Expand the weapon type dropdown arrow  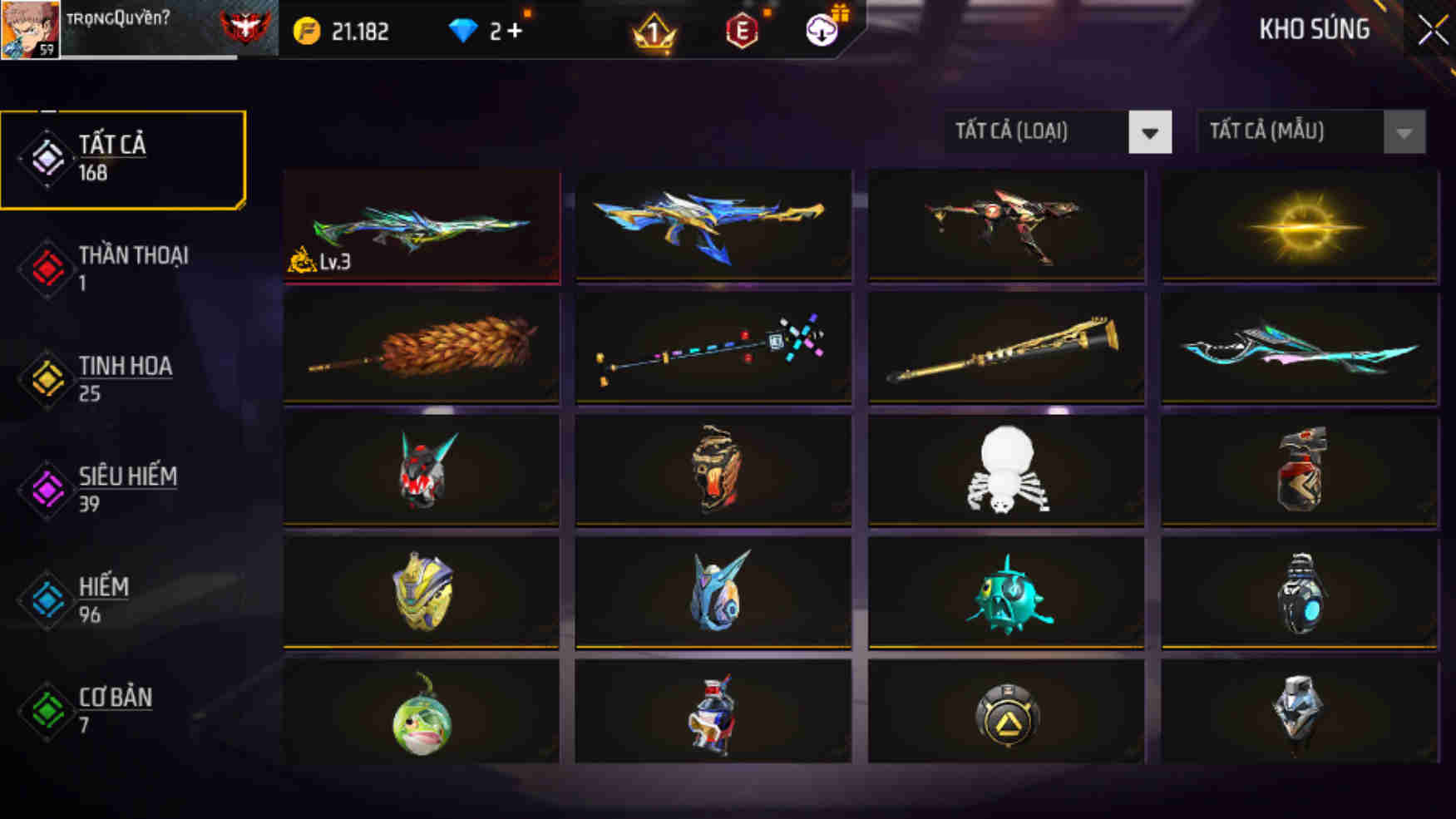1150,131
